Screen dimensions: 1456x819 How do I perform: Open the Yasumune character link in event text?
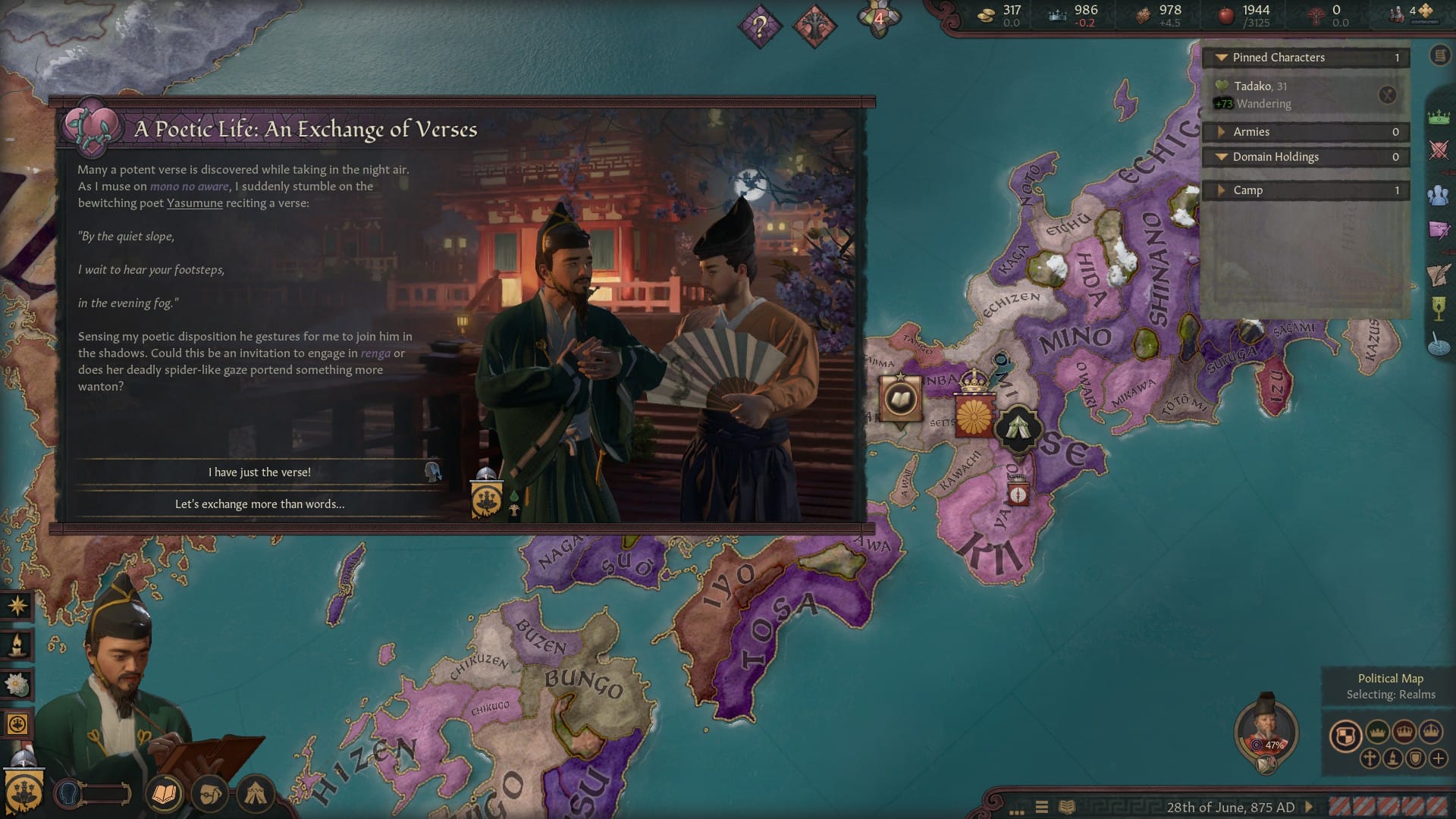(x=194, y=203)
